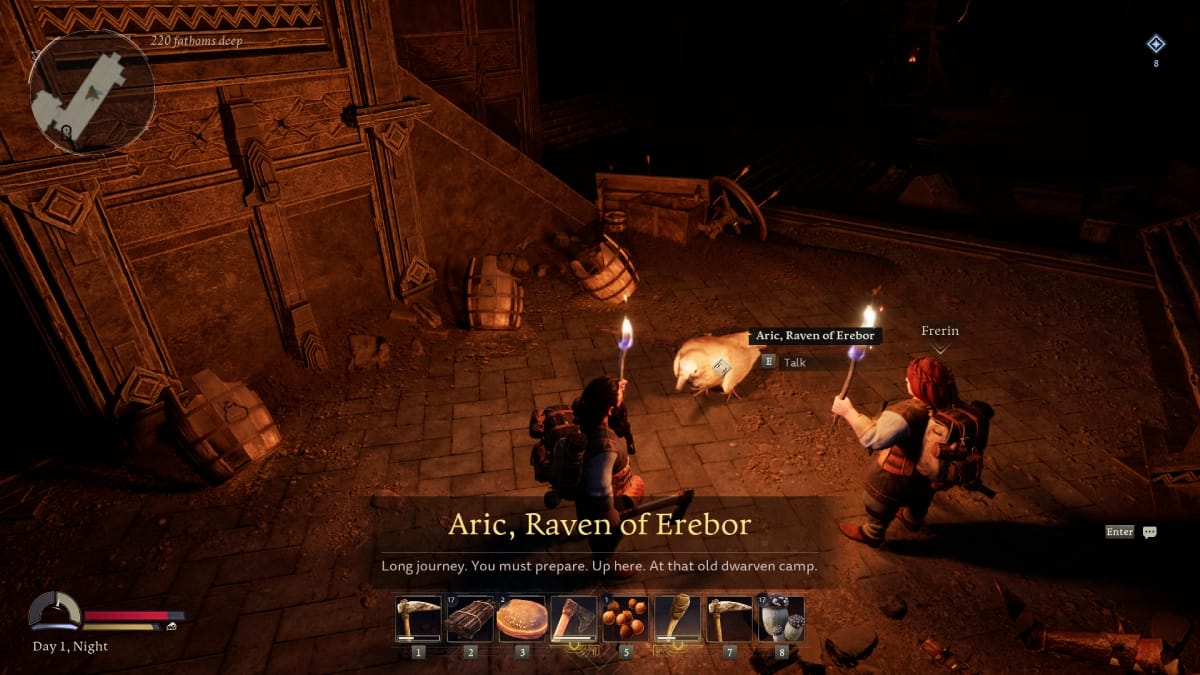Choose the bread loaf hotbar slot
This screenshot has width=1200, height=675.
pyautogui.click(x=522, y=619)
